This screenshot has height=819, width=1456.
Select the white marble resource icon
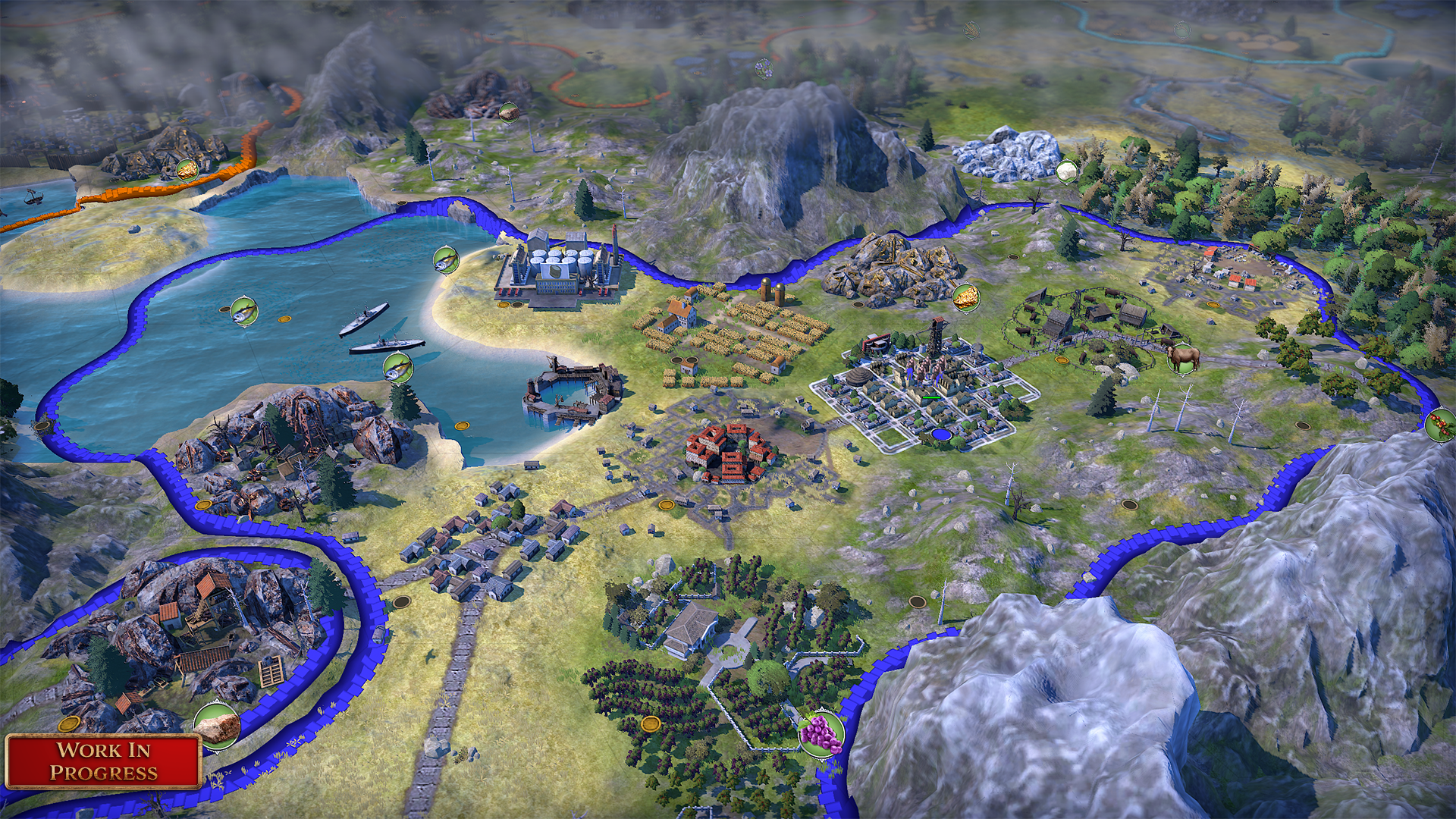click(x=1066, y=171)
